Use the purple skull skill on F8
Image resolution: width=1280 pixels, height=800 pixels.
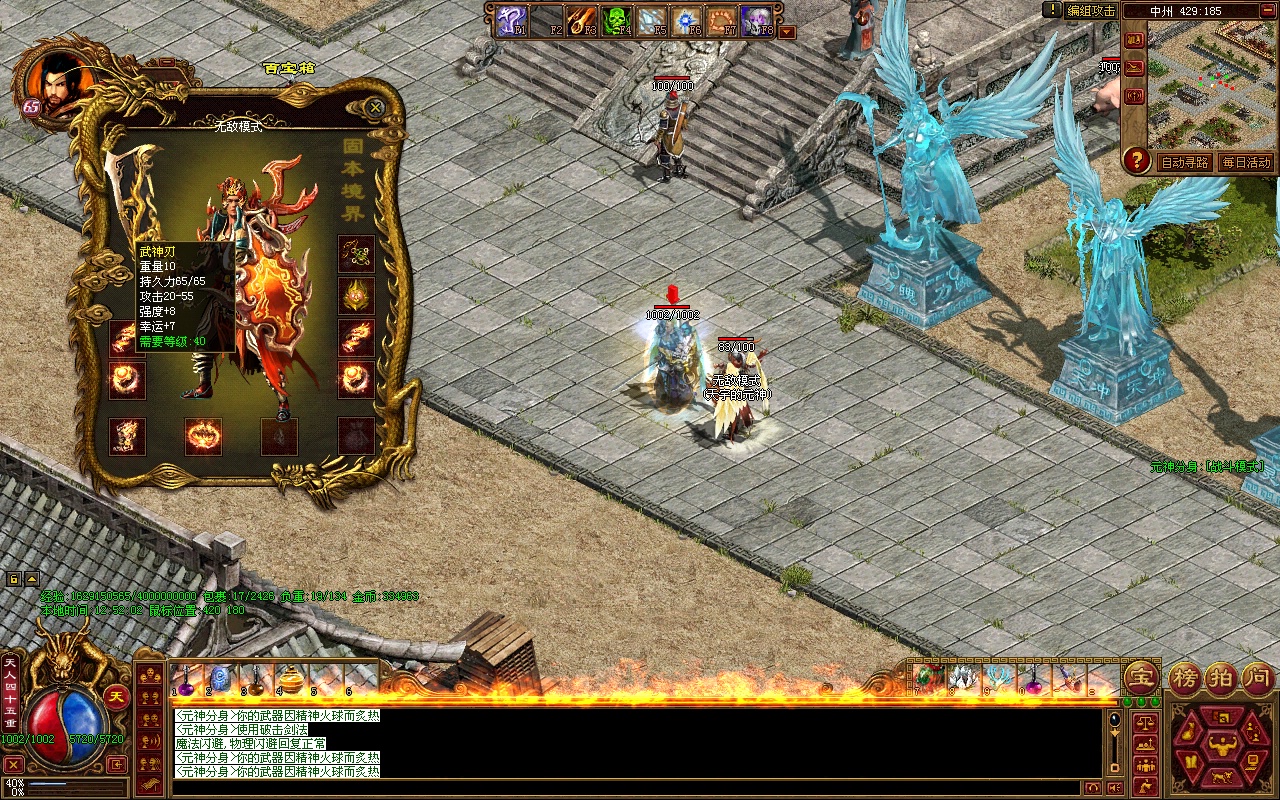[x=755, y=20]
